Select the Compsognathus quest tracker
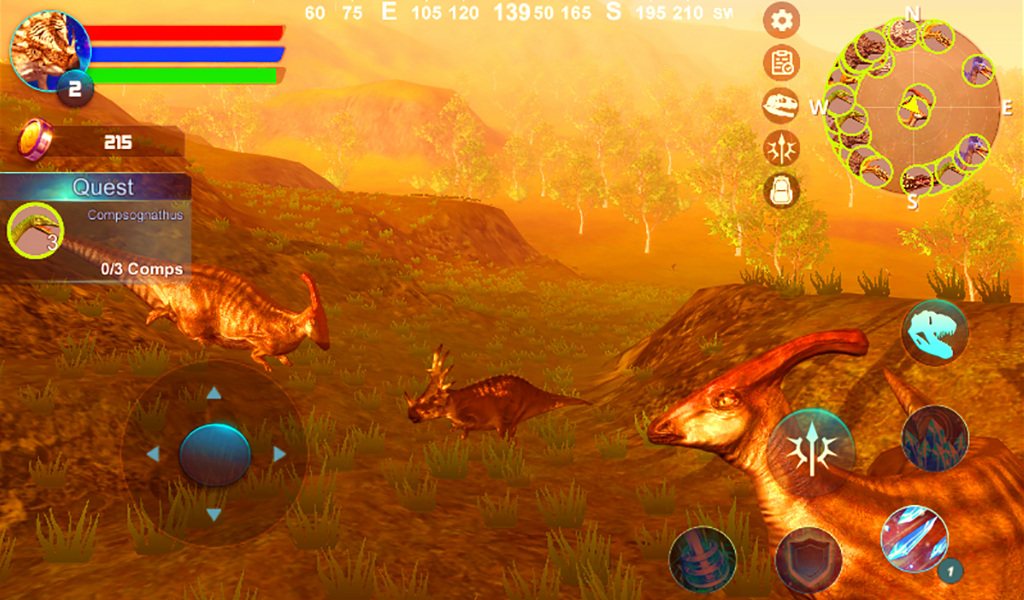 point(96,230)
